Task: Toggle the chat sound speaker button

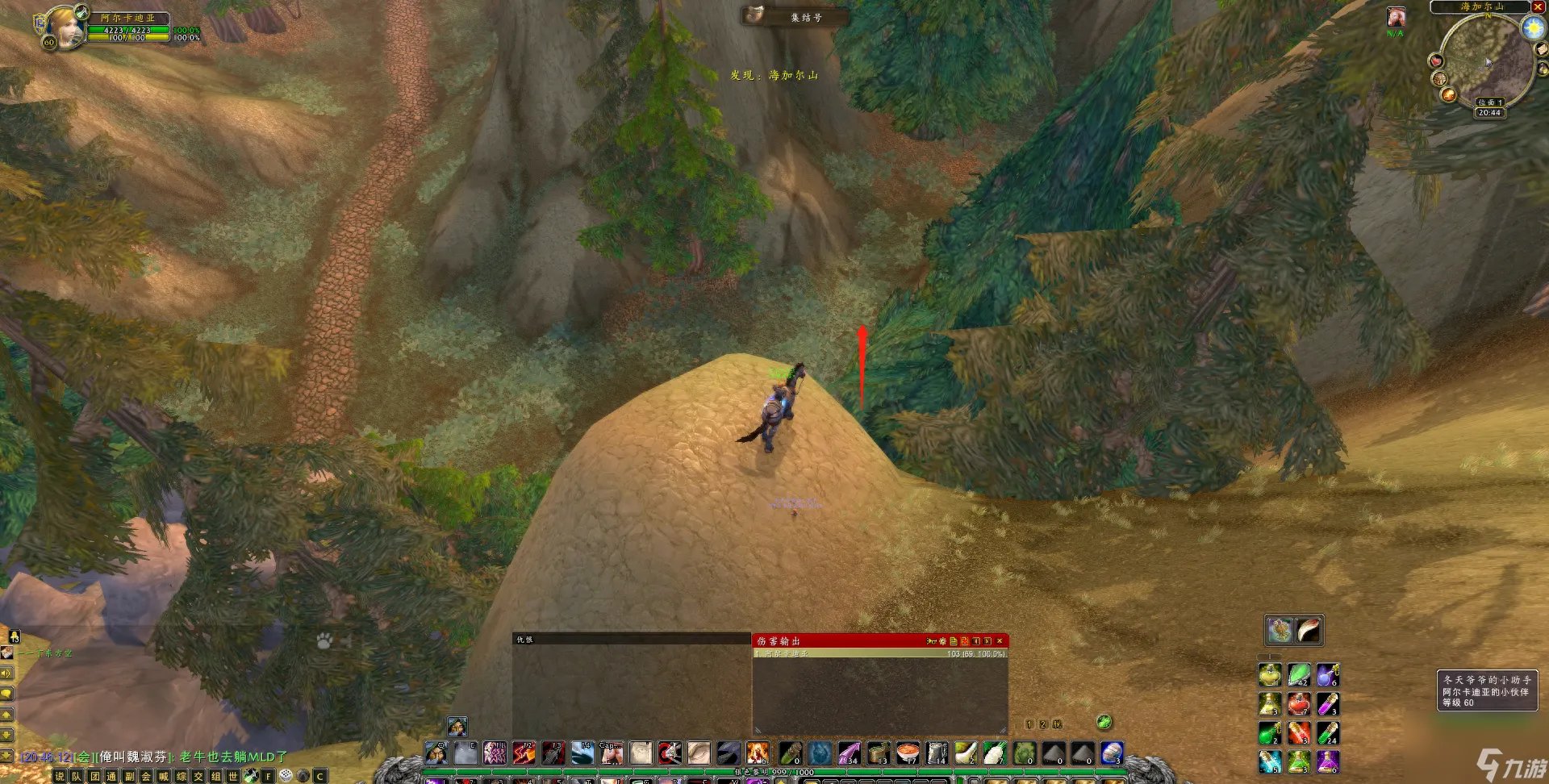Action: (6, 673)
